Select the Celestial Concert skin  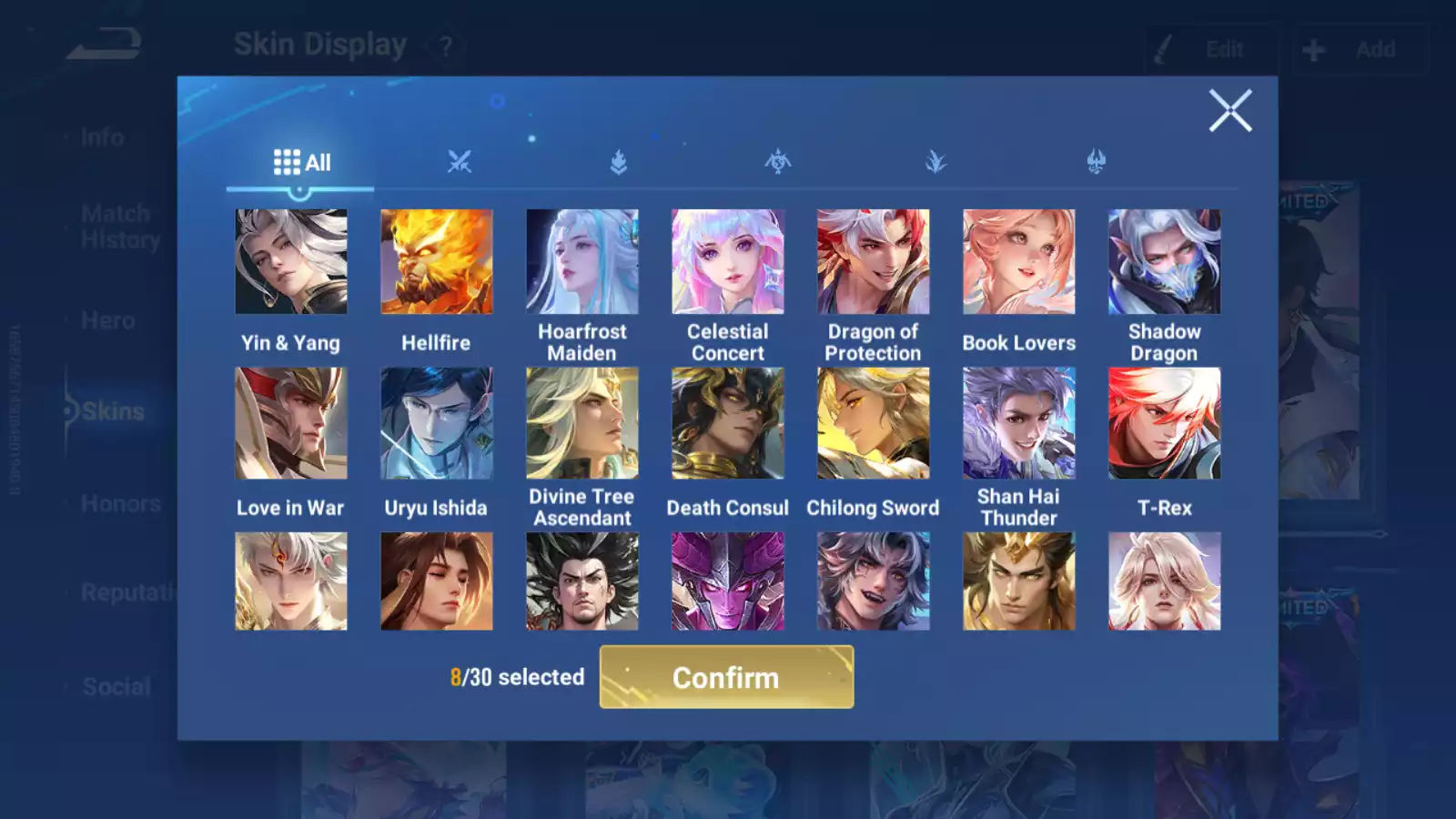(728, 262)
